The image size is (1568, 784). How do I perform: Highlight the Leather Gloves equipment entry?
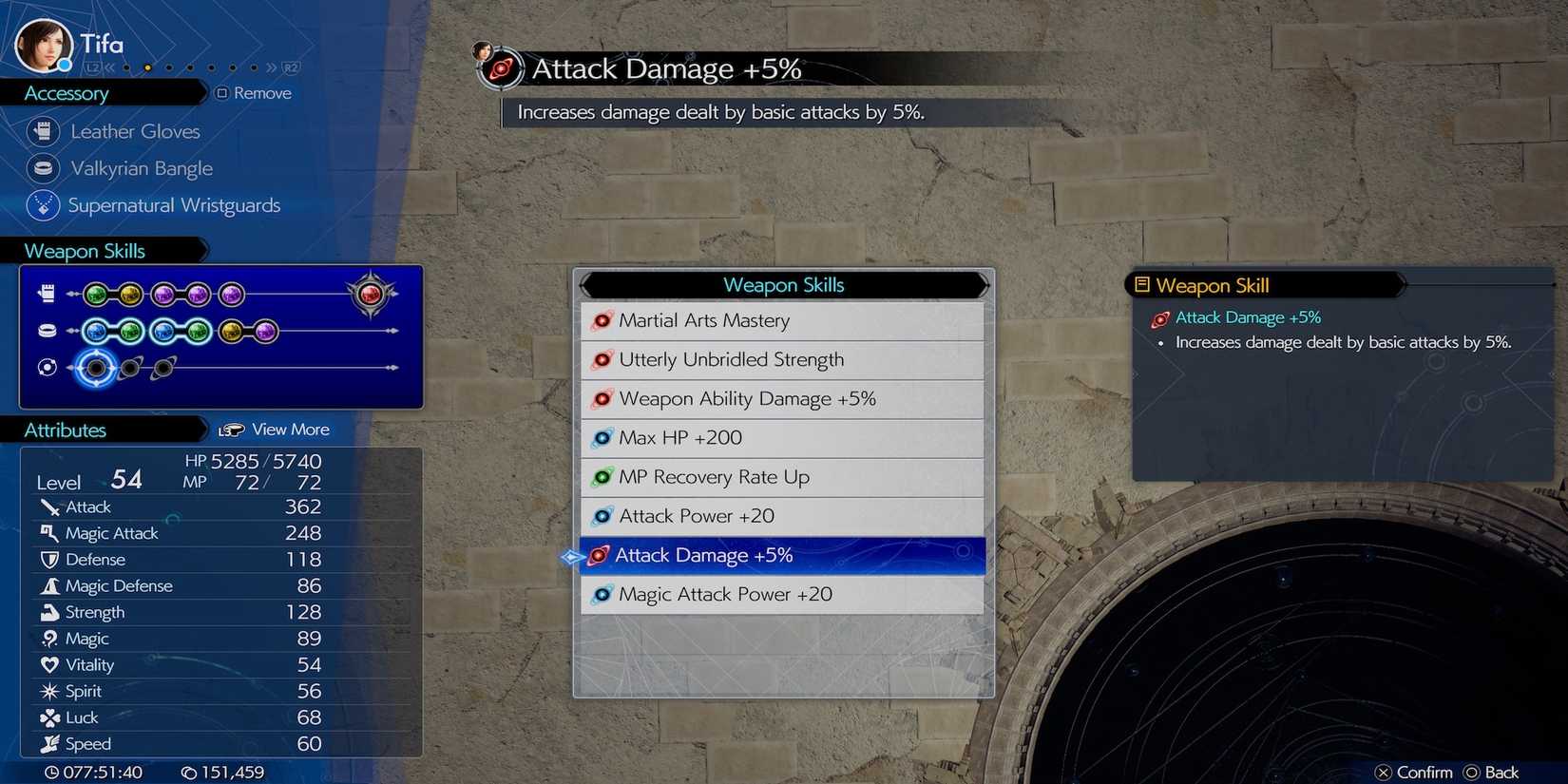coord(134,131)
